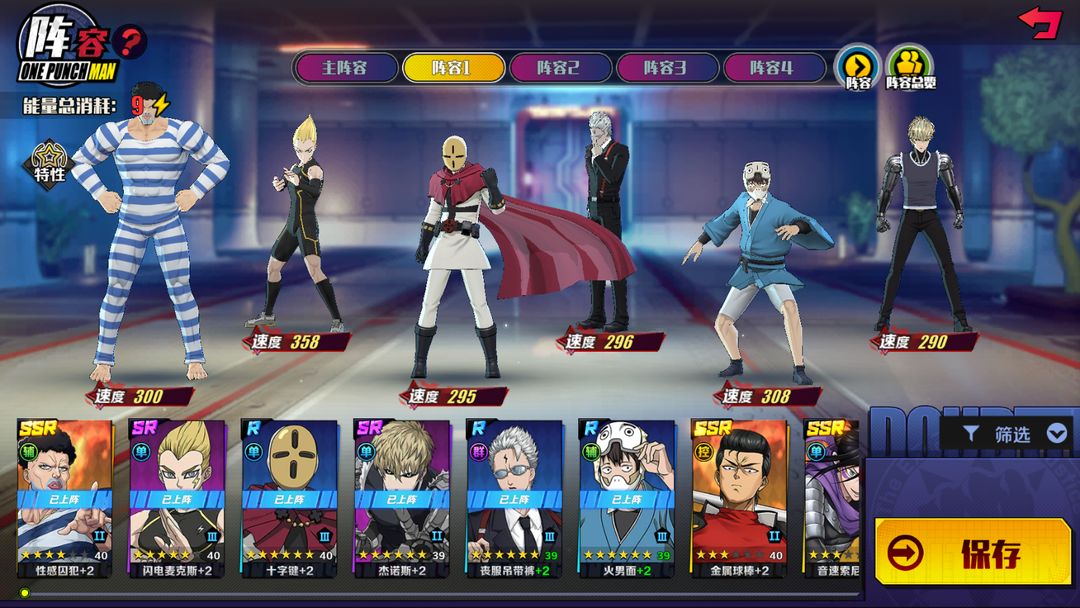
Task: Go back with the red return arrow
Action: pyautogui.click(x=1040, y=22)
